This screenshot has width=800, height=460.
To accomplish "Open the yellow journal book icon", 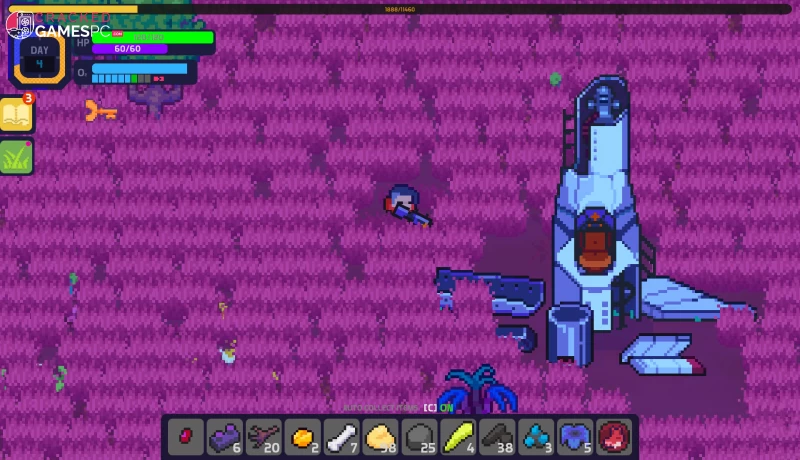I will [17, 116].
